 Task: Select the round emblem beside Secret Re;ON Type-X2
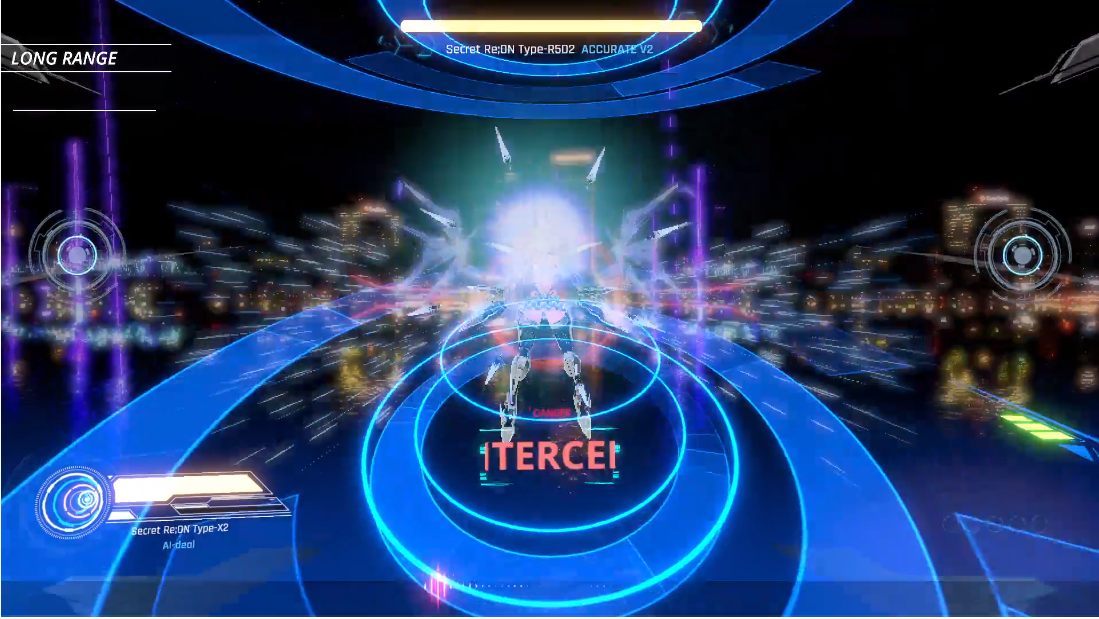(x=76, y=499)
